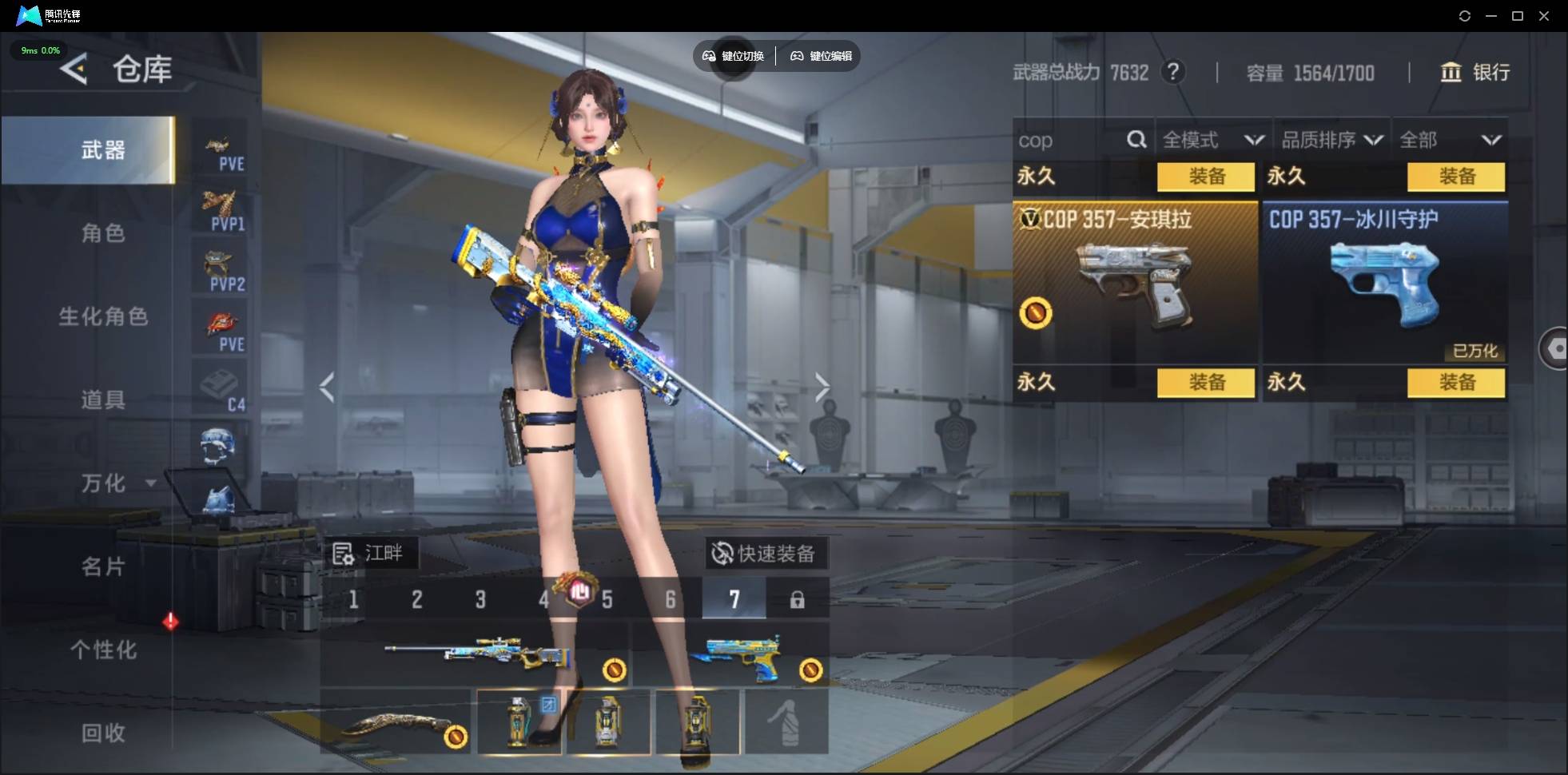Click the cop search field
This screenshot has height=775, width=1568.
tap(1071, 141)
